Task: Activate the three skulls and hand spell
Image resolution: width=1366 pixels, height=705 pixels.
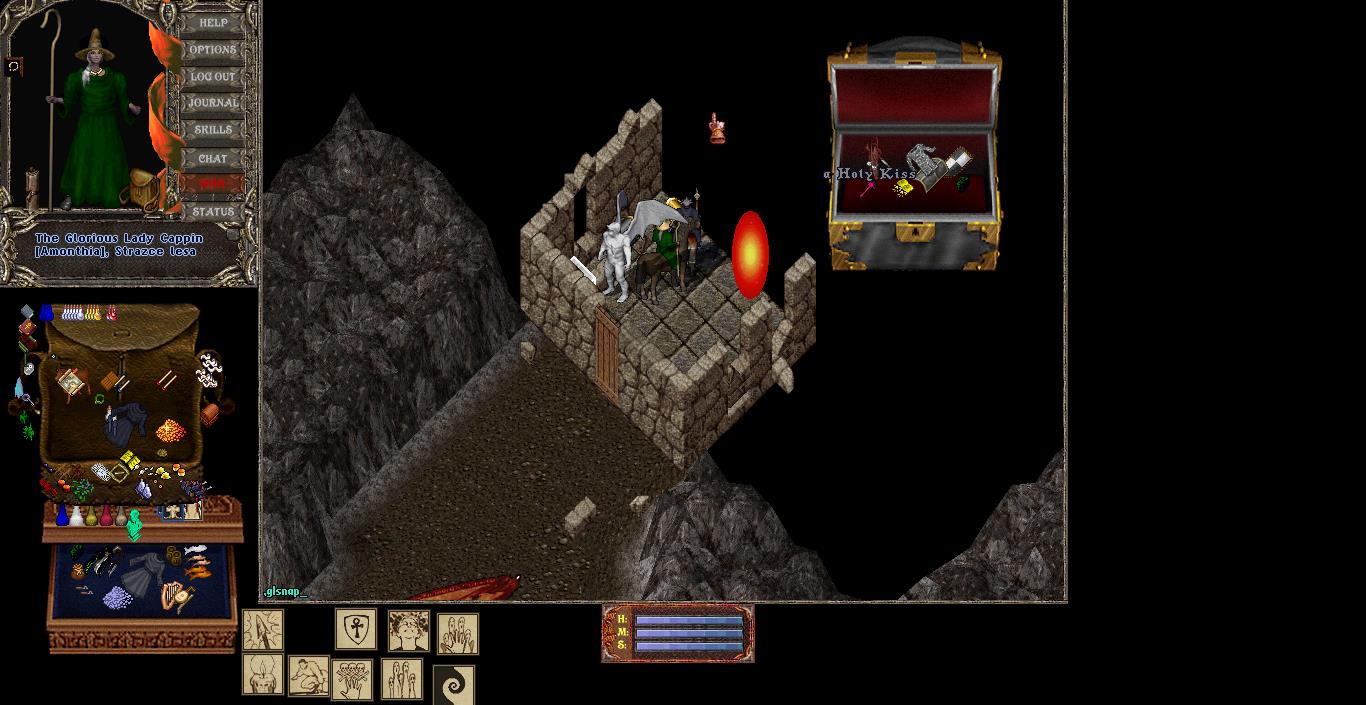Action: [352, 679]
